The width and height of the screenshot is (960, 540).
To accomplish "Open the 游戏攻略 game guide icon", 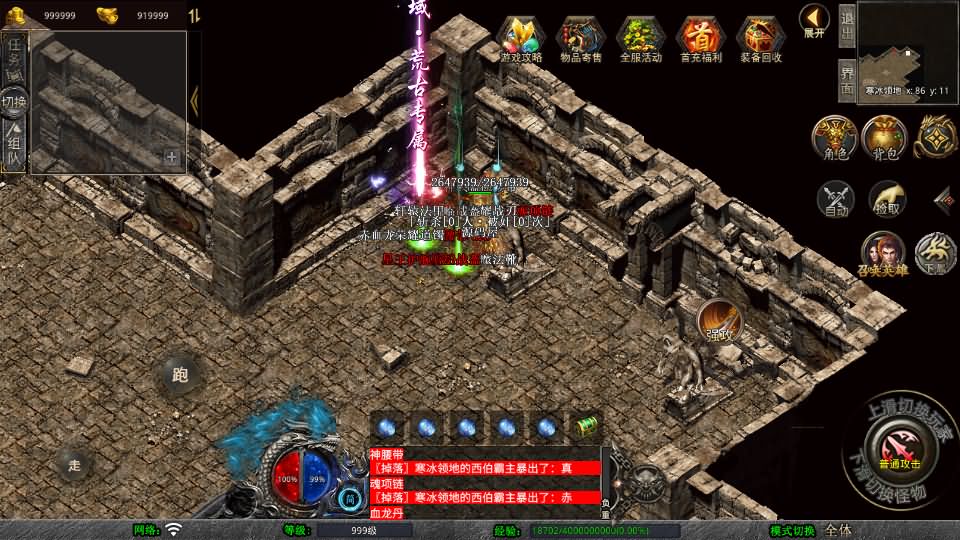I will pos(520,38).
